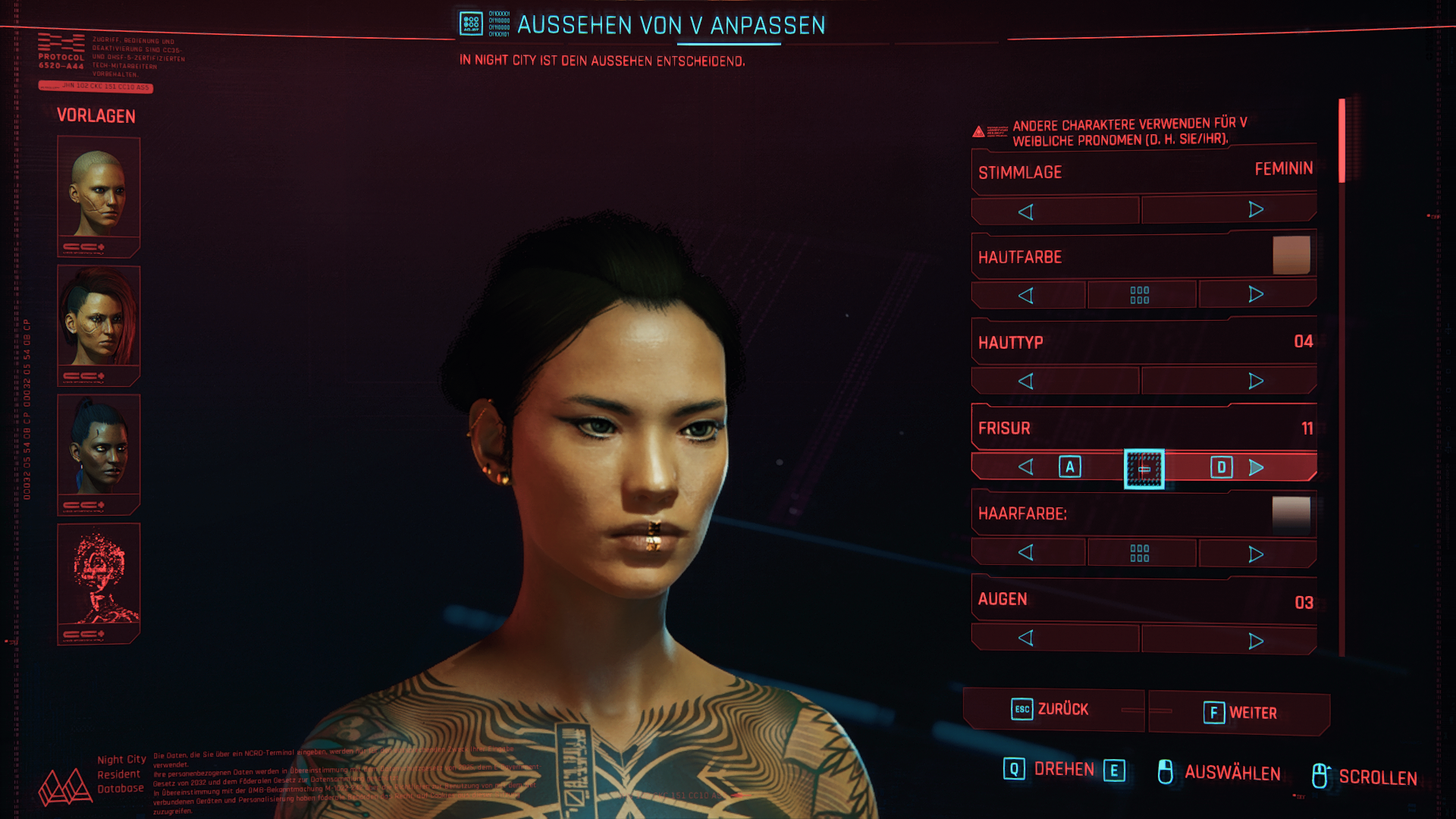Select the shaved-head preset thumbnail
Viewport: 1456px width, 819px height.
coord(99,196)
